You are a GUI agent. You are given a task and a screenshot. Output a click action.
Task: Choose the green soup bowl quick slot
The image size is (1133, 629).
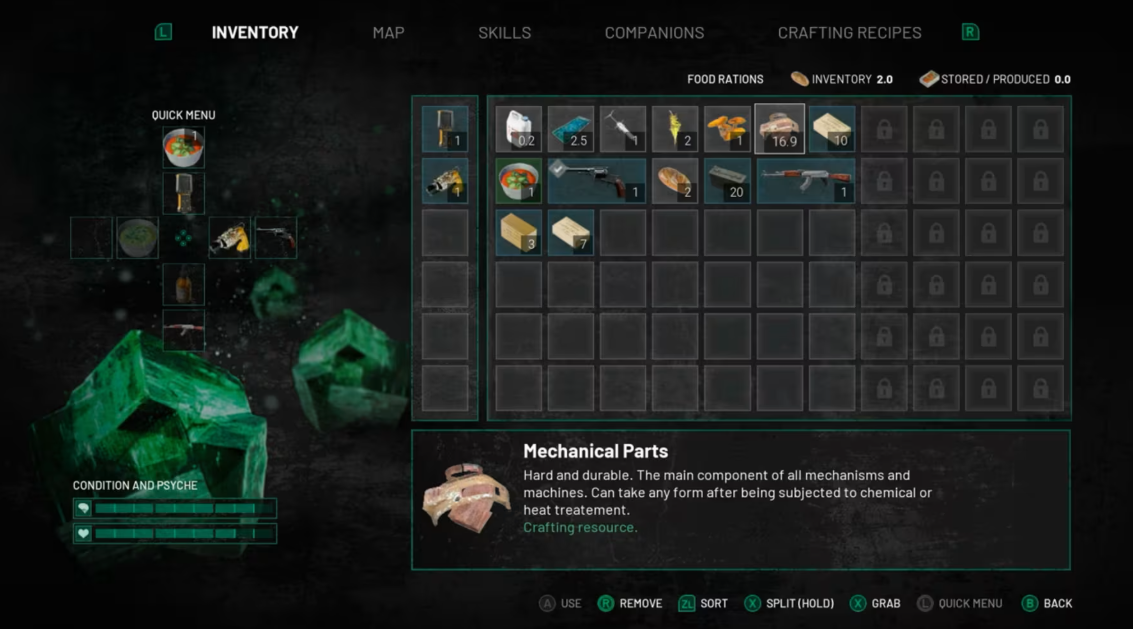click(x=138, y=238)
